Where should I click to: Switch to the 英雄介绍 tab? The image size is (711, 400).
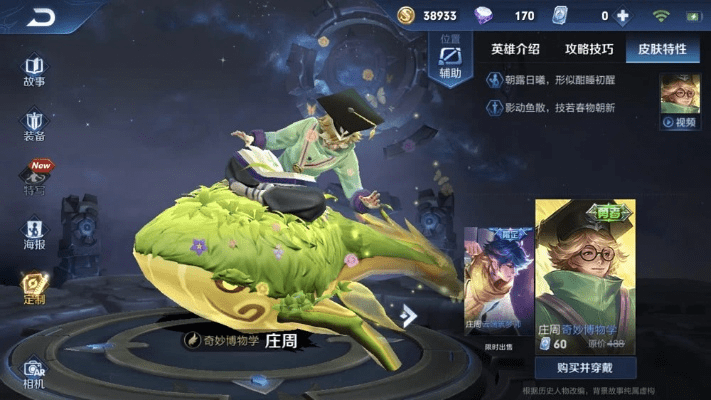[x=515, y=49]
